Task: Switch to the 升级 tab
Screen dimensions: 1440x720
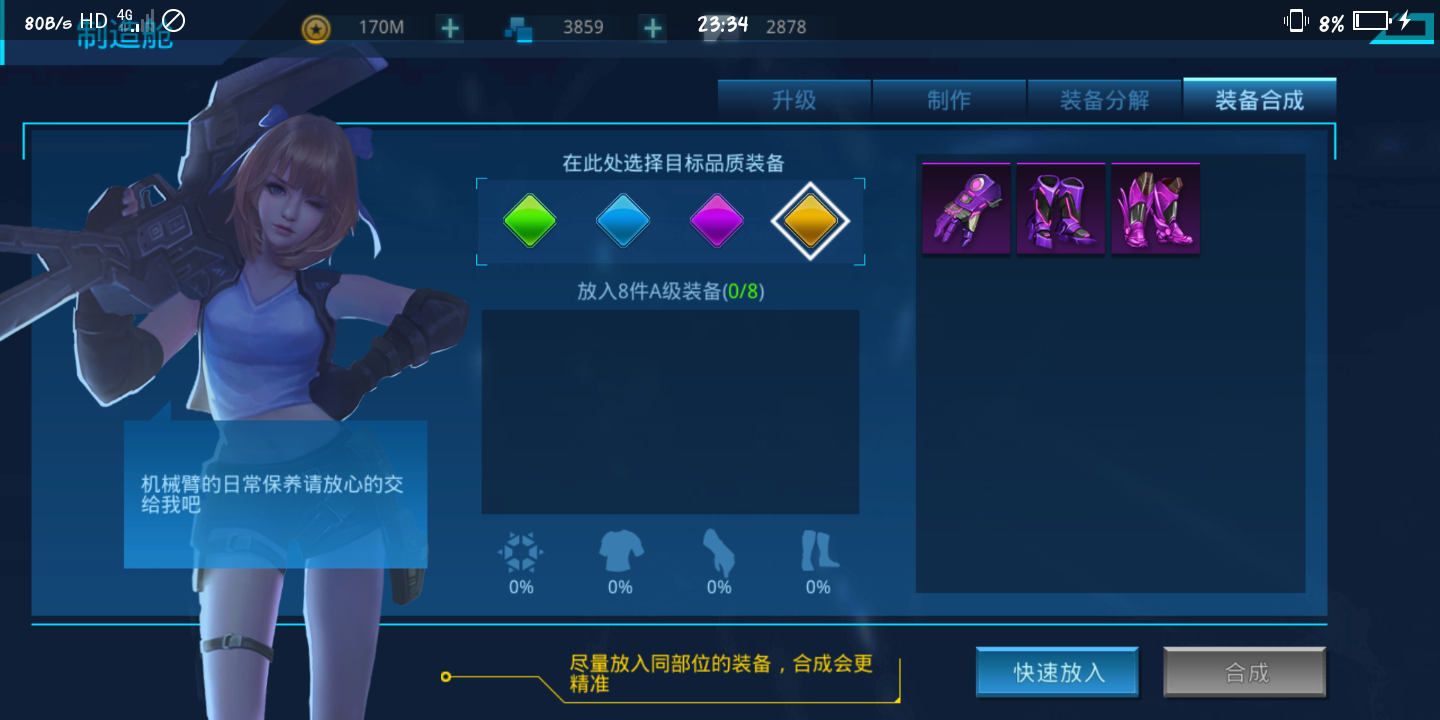Action: pos(794,99)
